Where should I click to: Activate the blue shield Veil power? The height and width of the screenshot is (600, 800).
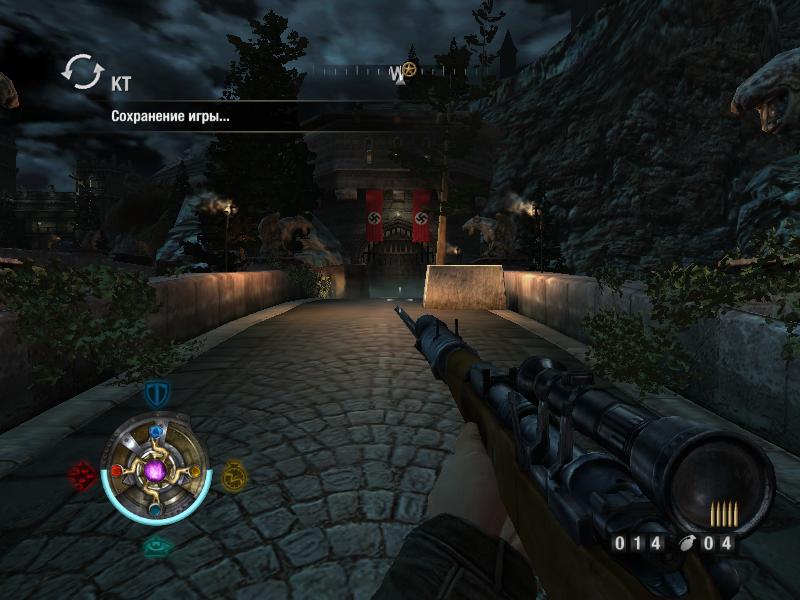click(x=157, y=393)
